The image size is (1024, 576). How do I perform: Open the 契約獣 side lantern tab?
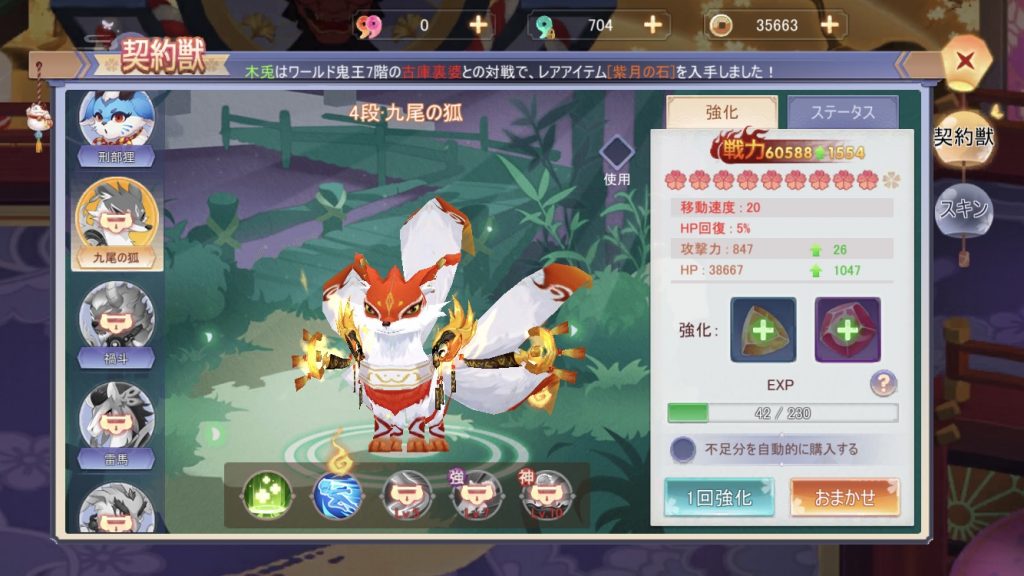[x=963, y=138]
